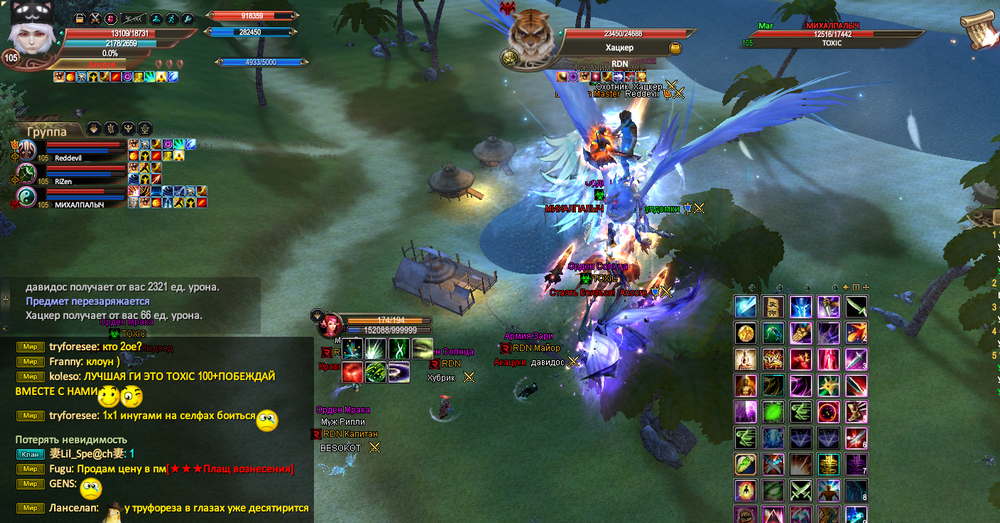Click the down-arrow button beside Группа
Image resolution: width=1000 pixels, height=523 pixels.
(x=94, y=128)
